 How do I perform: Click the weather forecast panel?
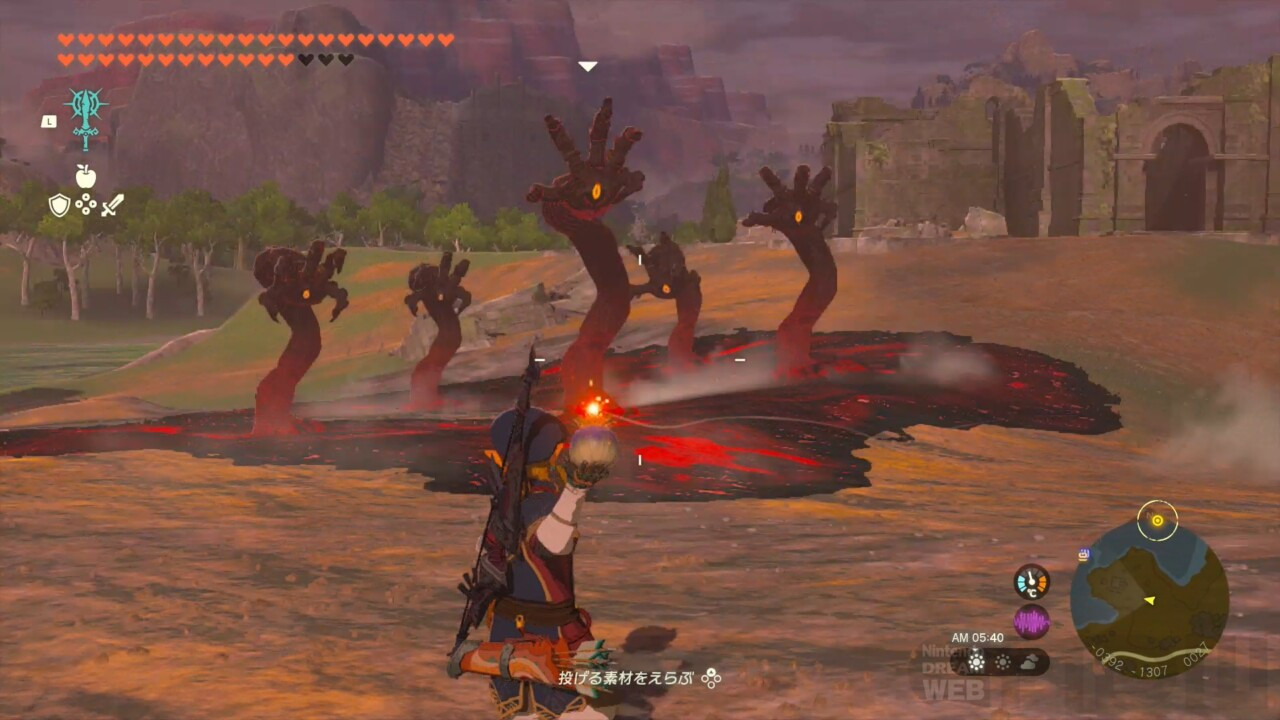(x=1000, y=661)
